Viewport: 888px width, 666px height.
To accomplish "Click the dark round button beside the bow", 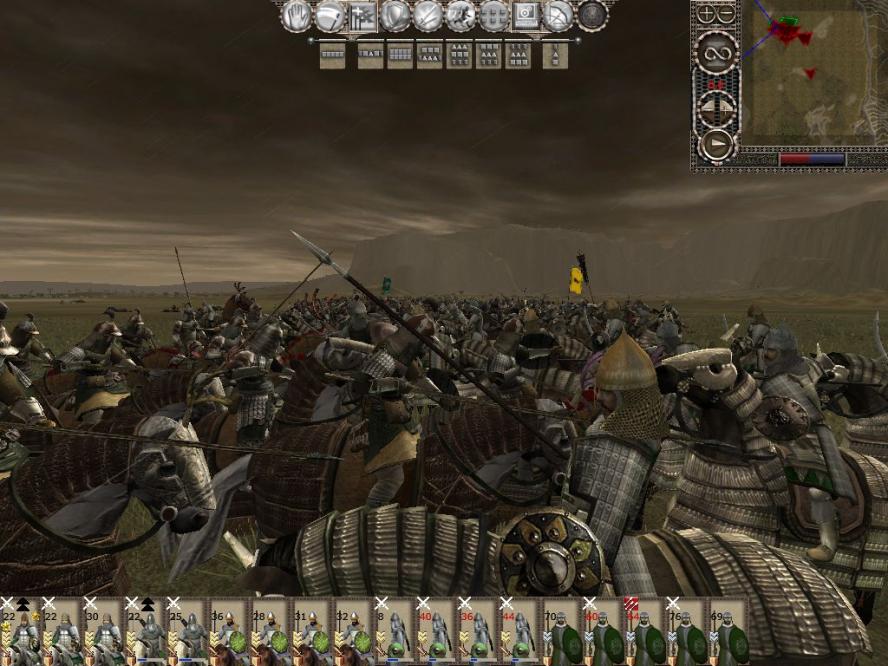I will [x=592, y=16].
